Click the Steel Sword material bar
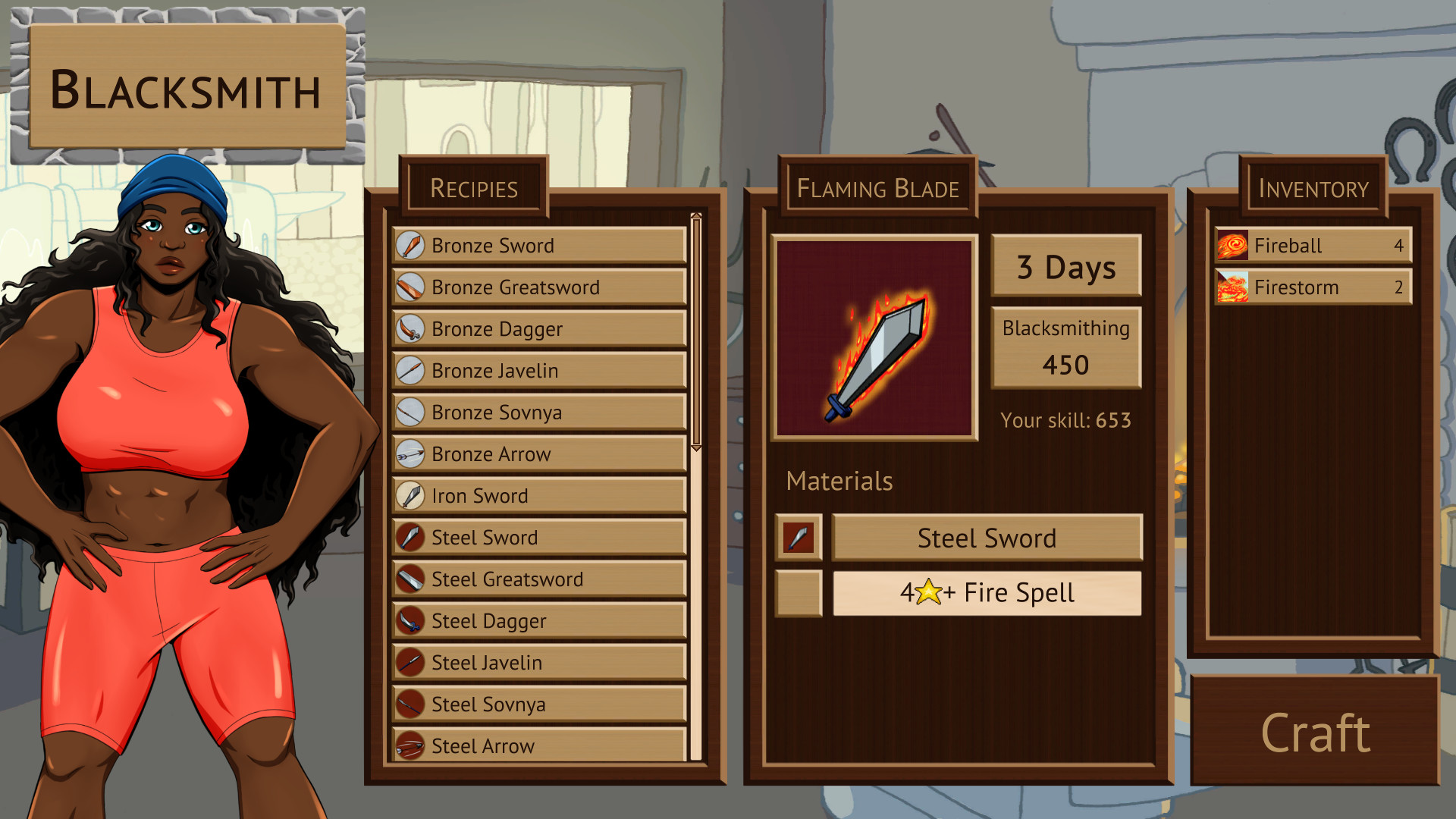Screen dimensions: 1456x819 point(986,538)
